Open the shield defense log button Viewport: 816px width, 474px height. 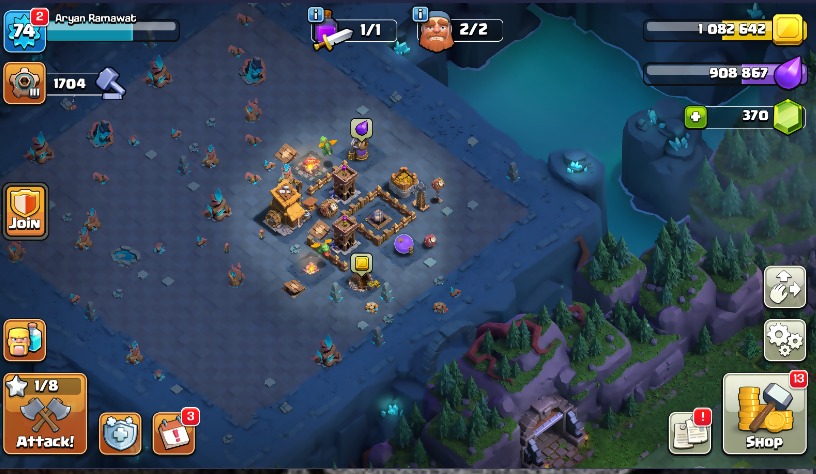(x=120, y=433)
